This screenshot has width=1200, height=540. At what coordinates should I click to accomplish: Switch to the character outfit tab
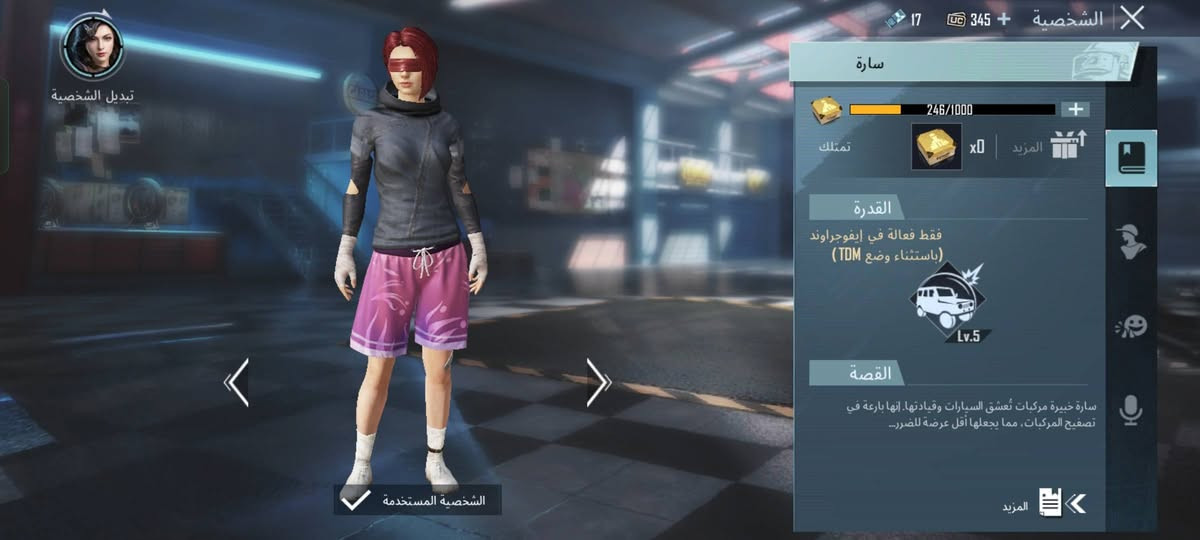[x=1131, y=242]
